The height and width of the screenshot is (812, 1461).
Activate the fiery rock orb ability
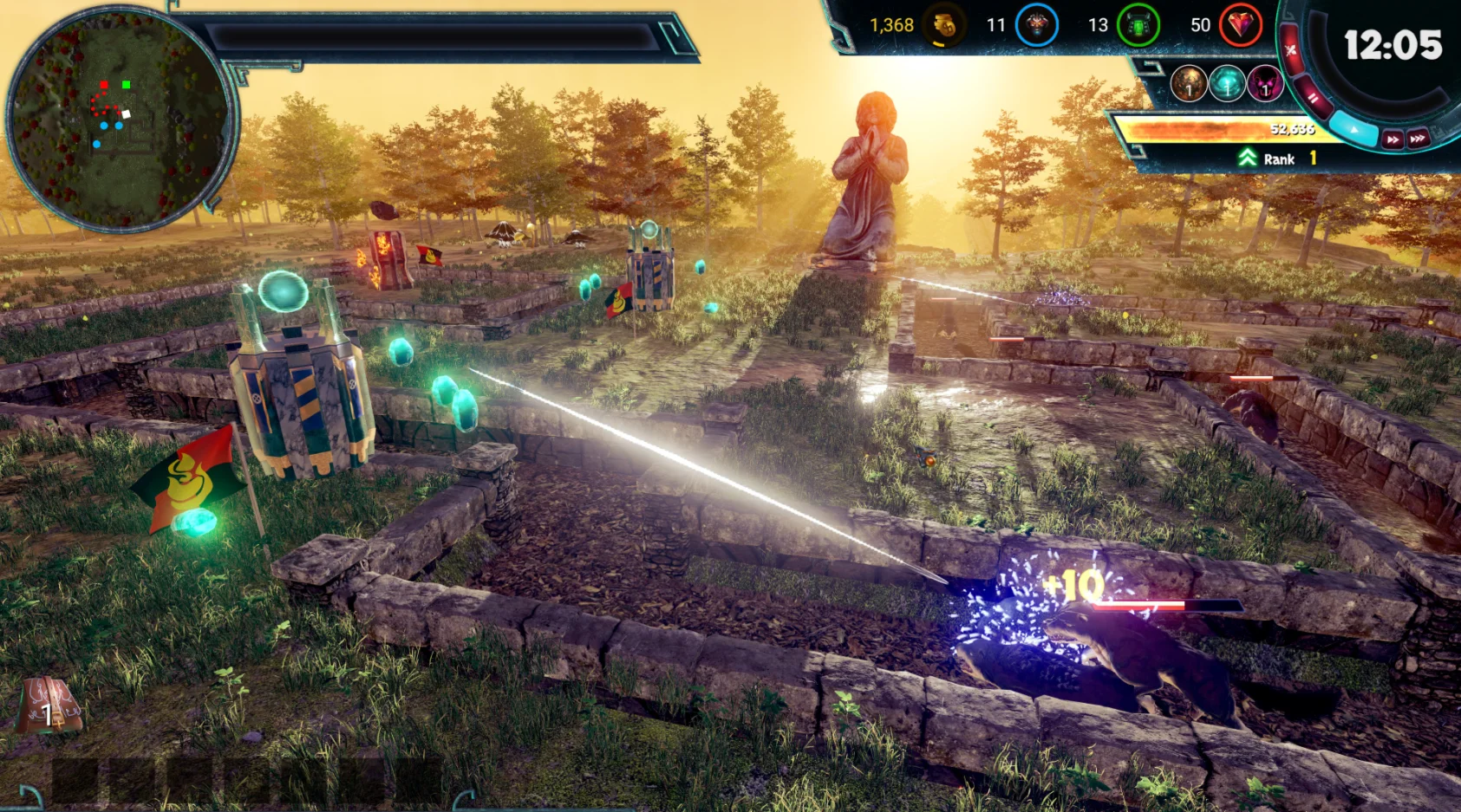(x=1189, y=84)
